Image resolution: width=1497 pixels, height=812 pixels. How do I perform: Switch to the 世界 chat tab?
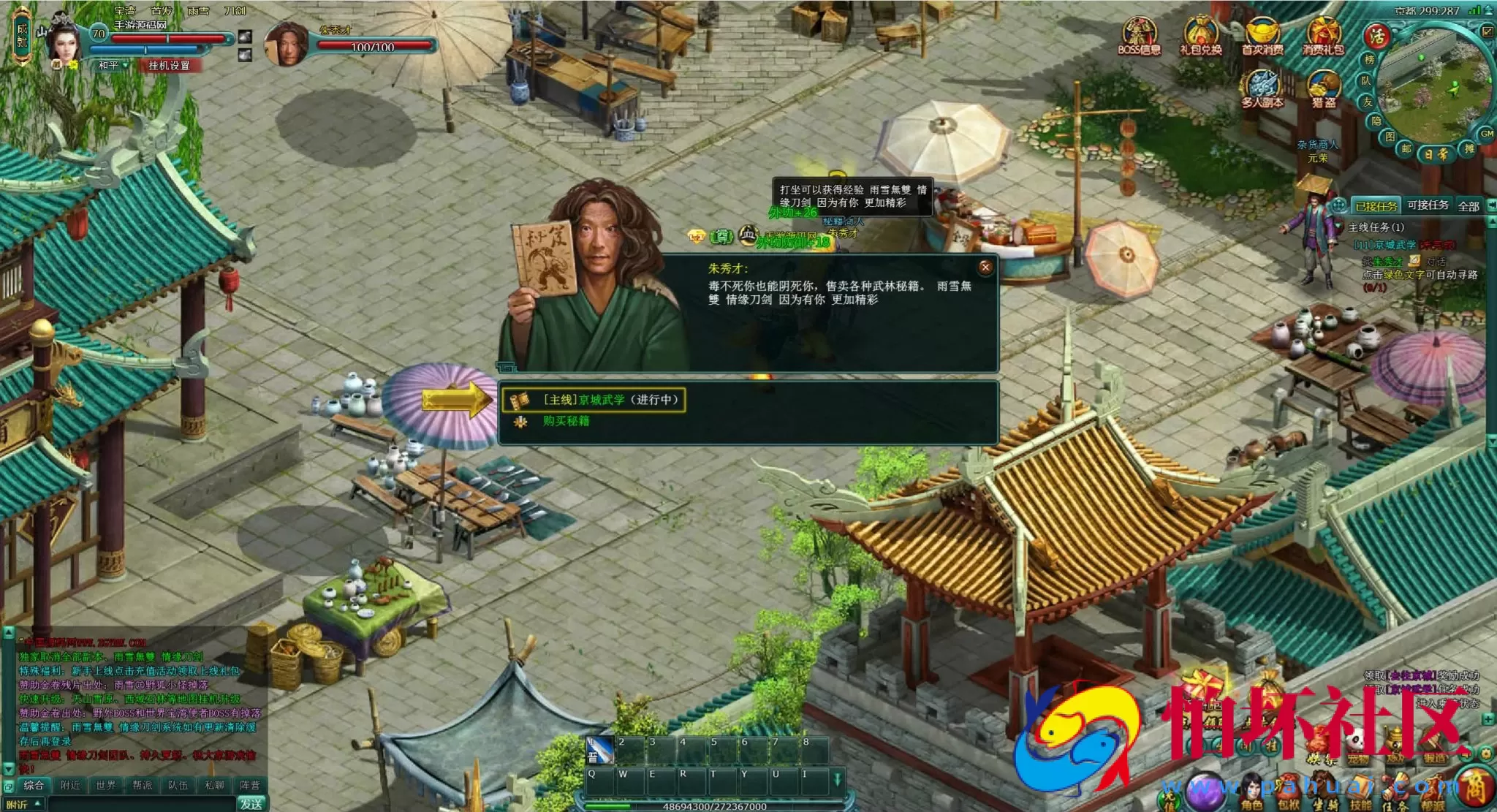pos(107,784)
